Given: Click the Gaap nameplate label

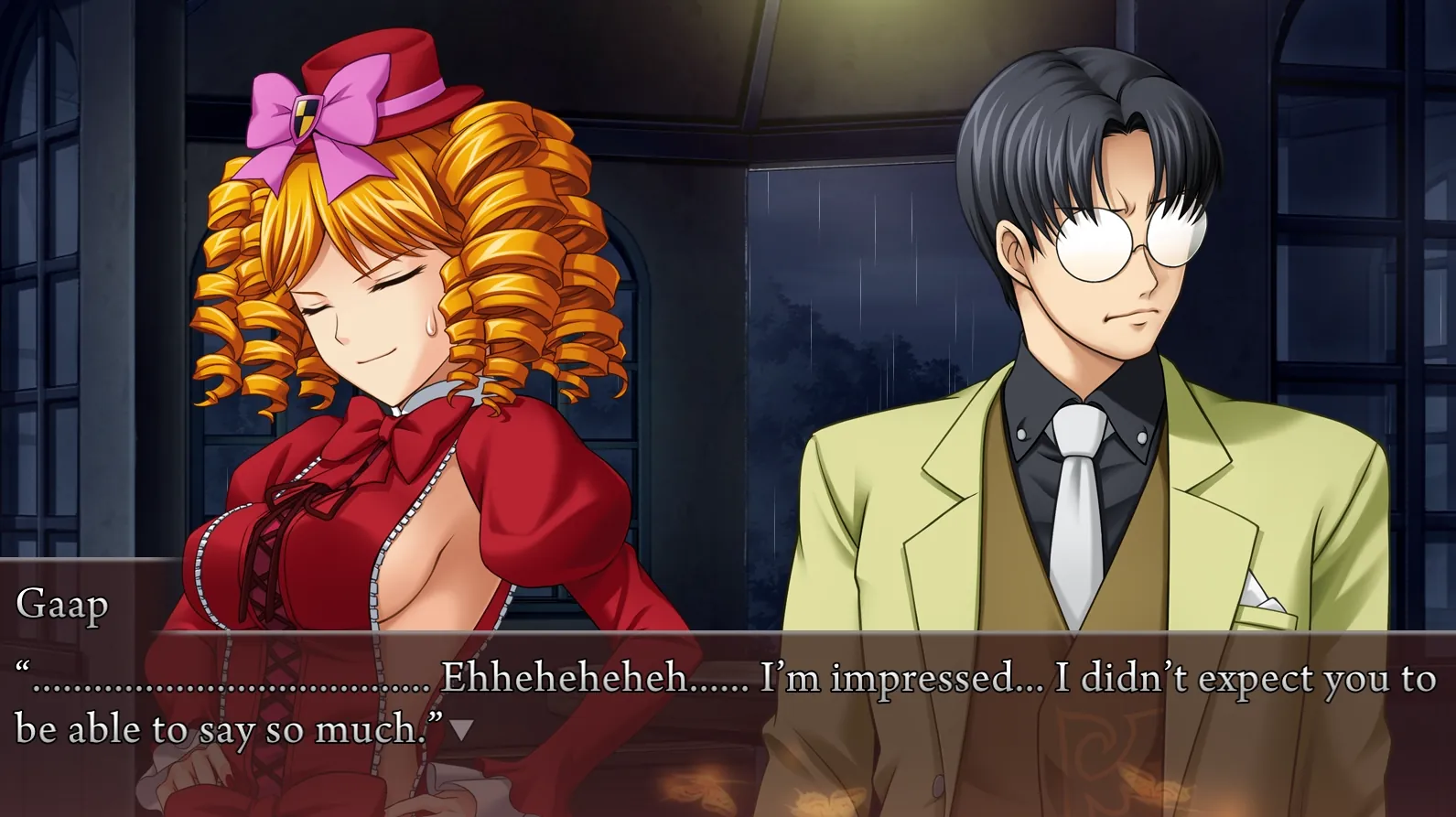Looking at the screenshot, I should pos(60,604).
